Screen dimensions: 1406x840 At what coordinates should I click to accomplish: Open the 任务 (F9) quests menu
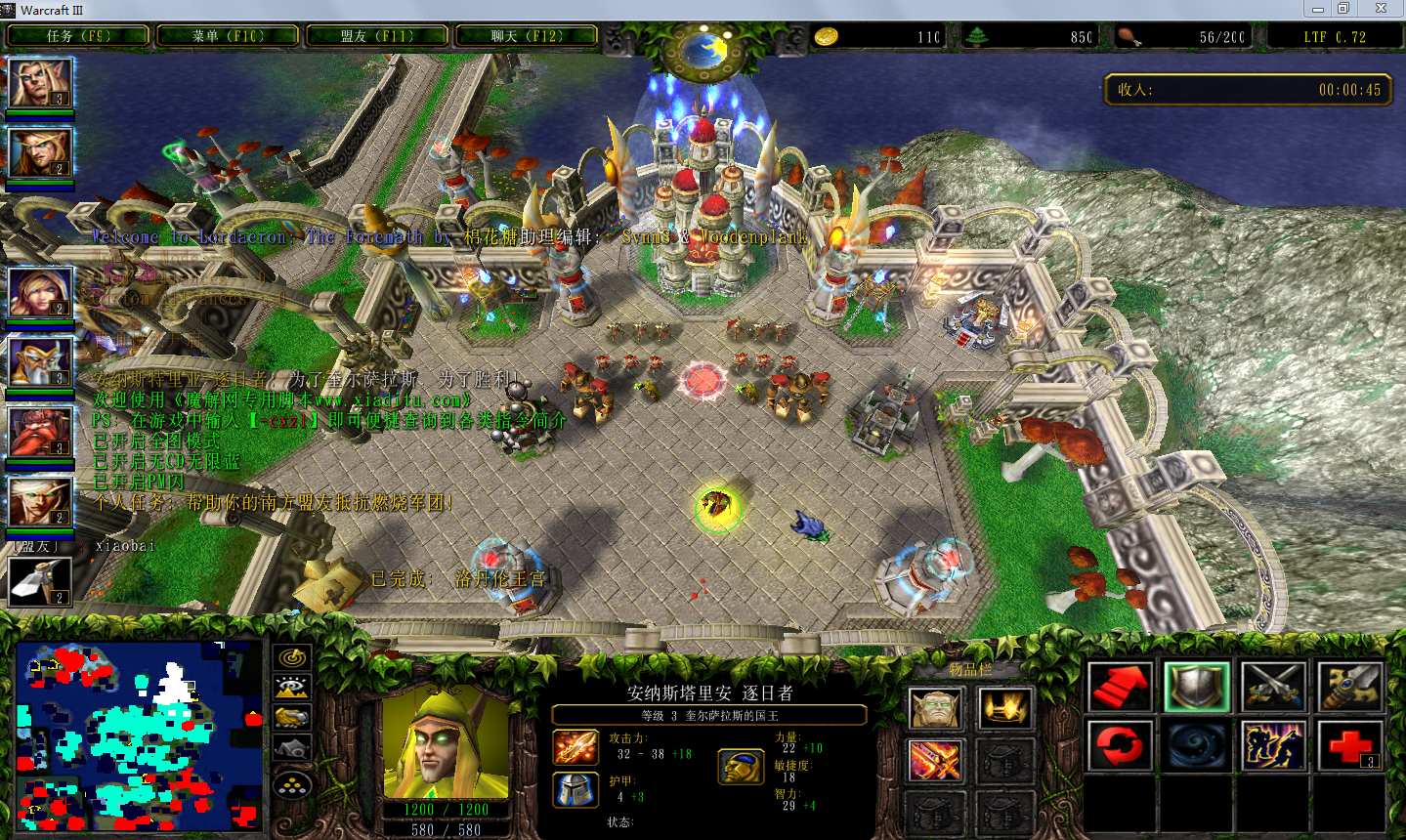(78, 36)
